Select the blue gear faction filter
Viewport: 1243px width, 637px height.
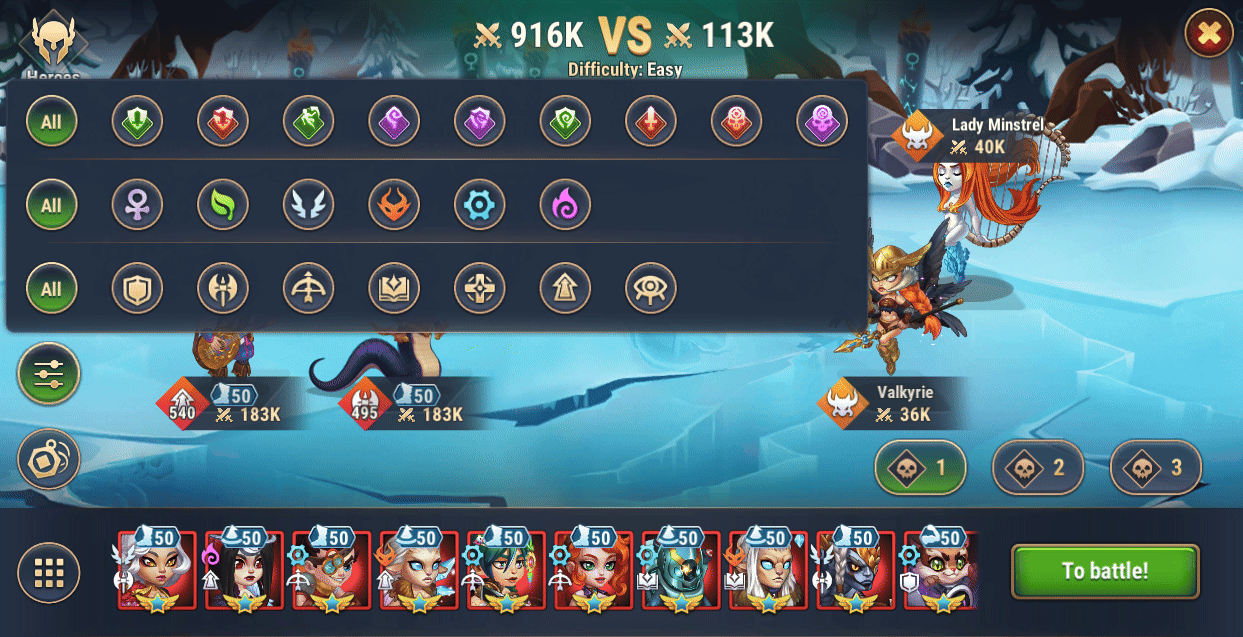point(480,205)
